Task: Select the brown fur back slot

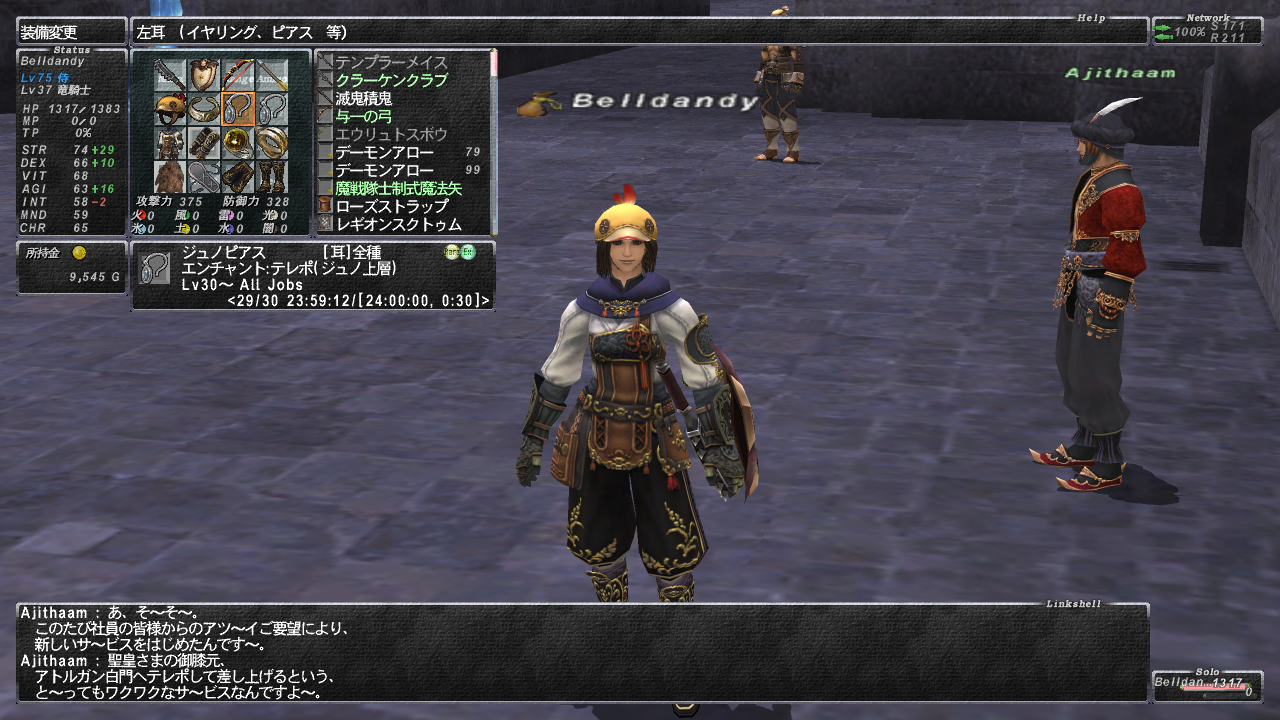Action: 170,177
